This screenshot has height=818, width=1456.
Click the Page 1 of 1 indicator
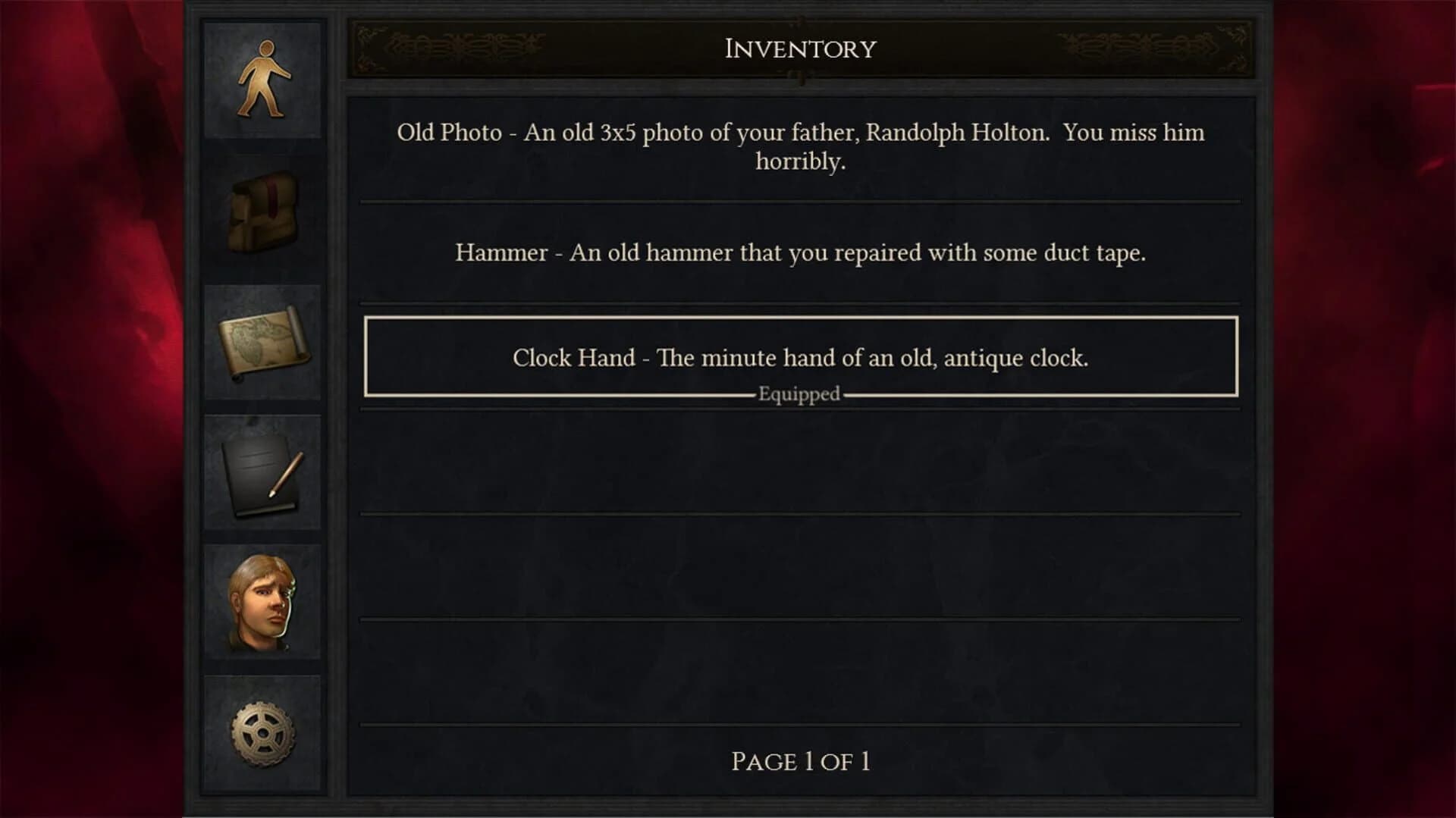[x=801, y=761]
